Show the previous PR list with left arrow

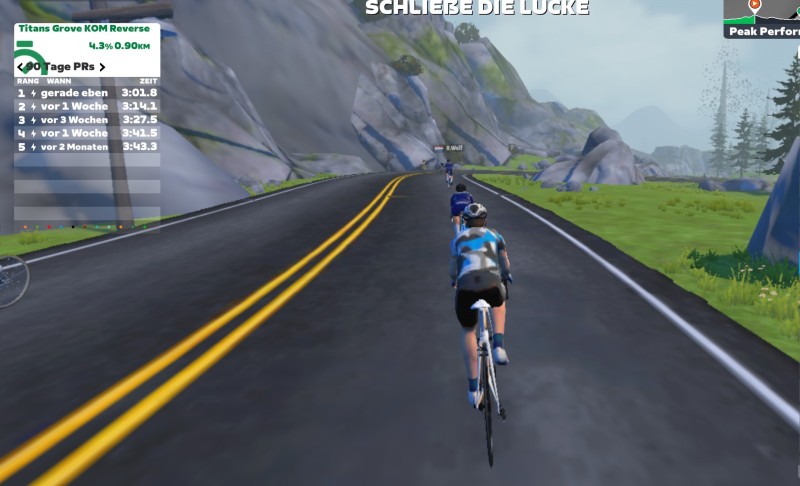21,67
